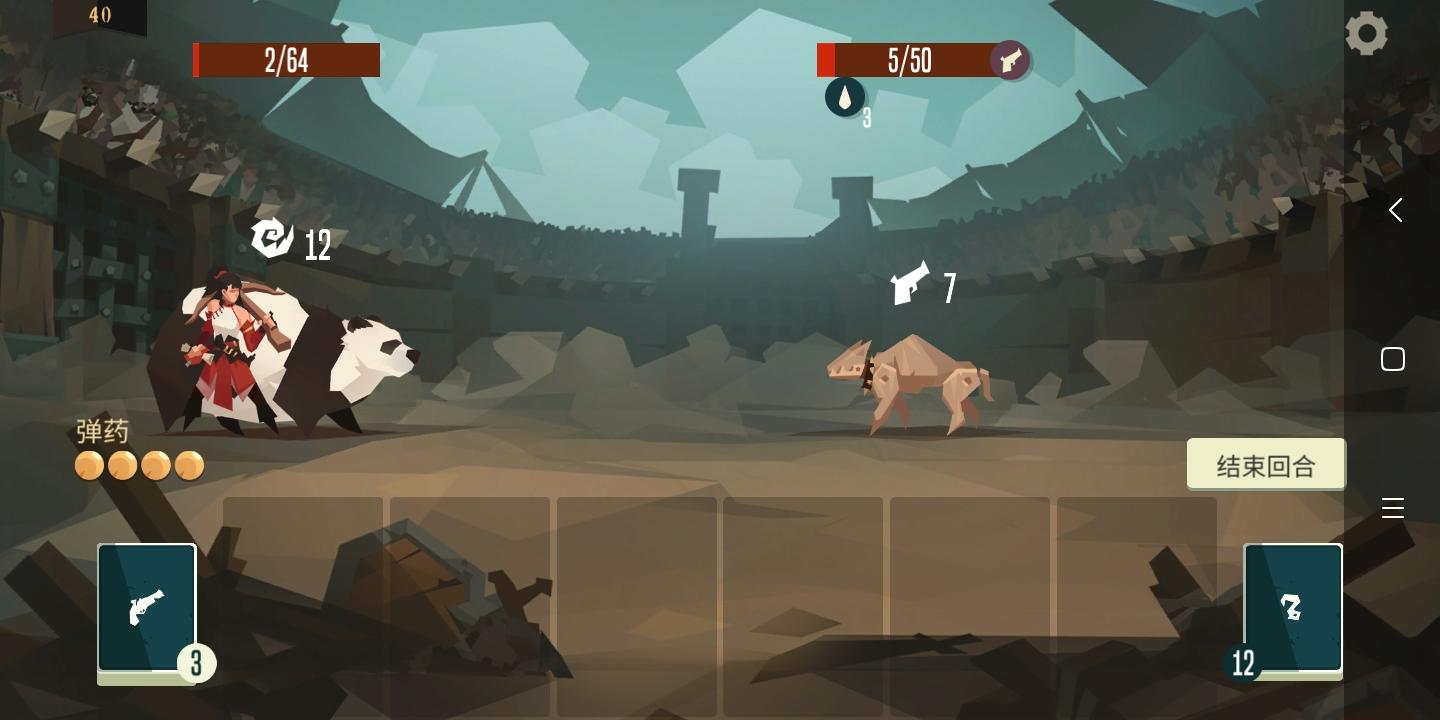The height and width of the screenshot is (720, 1440).
Task: Select the draw pile card with revolver icon
Action: click(147, 607)
